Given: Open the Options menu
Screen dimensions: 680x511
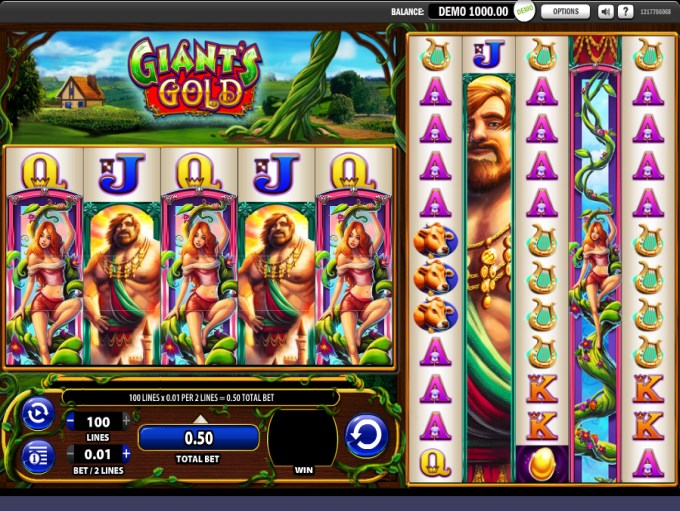Looking at the screenshot, I should pyautogui.click(x=565, y=12).
